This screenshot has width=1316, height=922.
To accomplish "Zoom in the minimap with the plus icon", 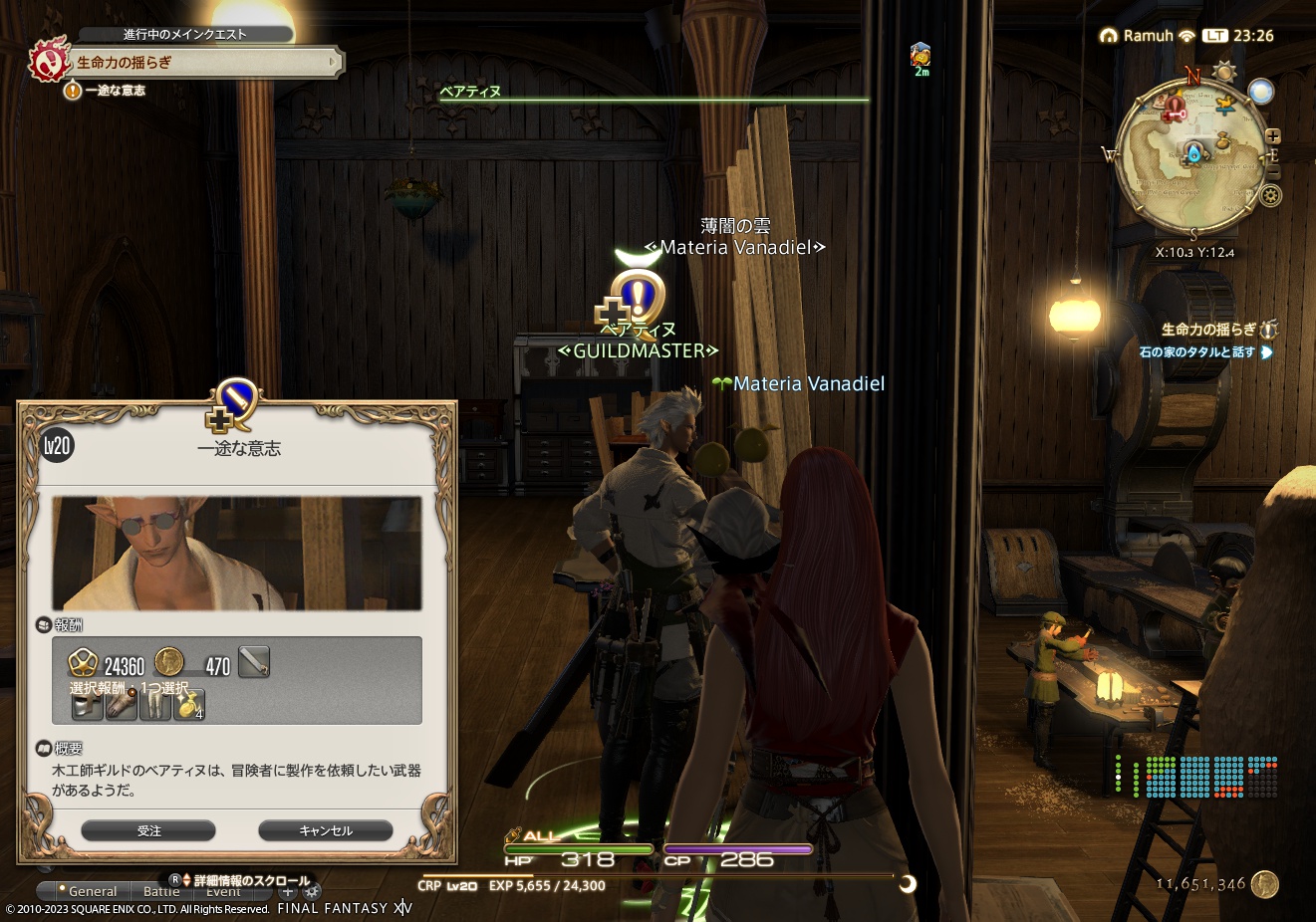I will (1273, 137).
